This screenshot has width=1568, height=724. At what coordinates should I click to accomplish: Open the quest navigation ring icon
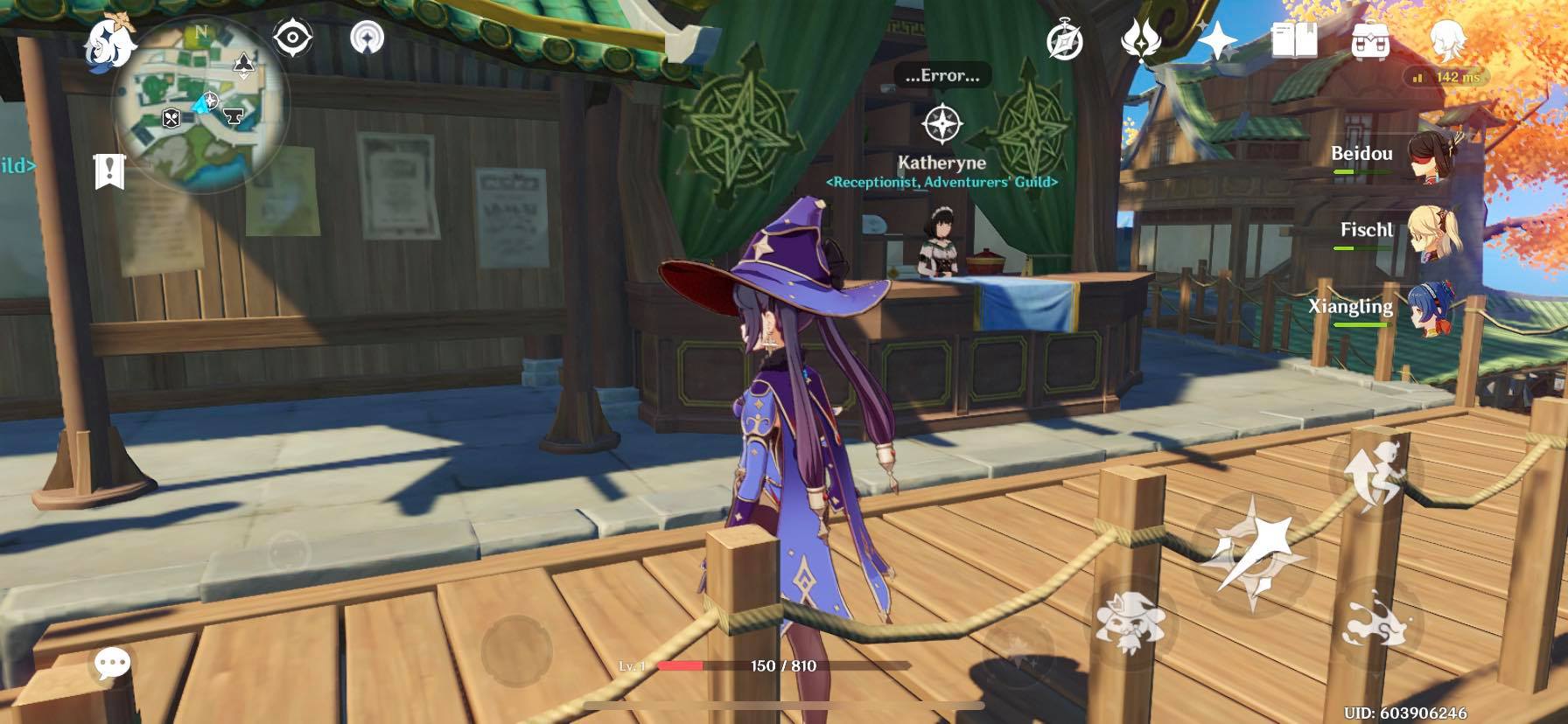point(367,38)
